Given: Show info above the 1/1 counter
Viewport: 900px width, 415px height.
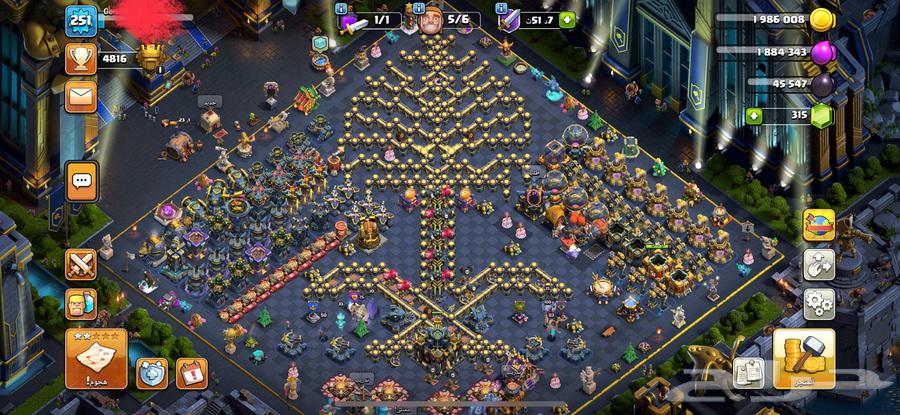Looking at the screenshot, I should click(x=342, y=8).
